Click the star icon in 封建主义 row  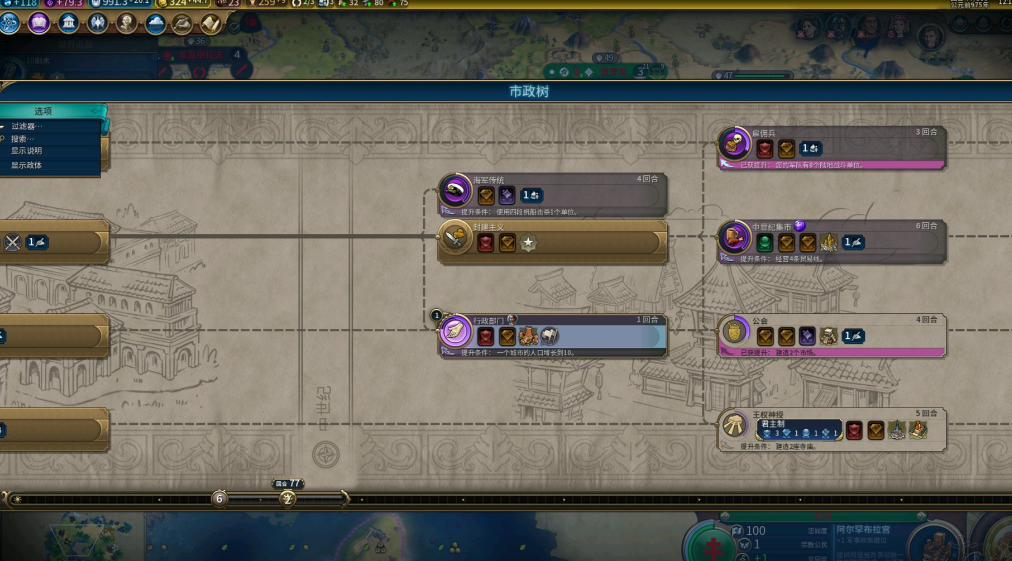[x=528, y=243]
